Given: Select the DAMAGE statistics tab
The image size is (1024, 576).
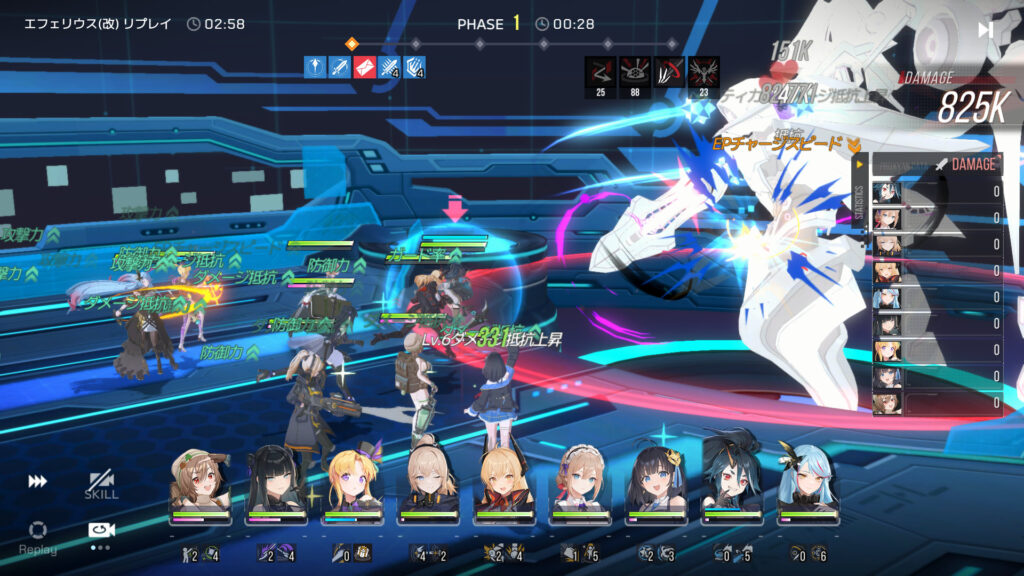Looking at the screenshot, I should (972, 164).
